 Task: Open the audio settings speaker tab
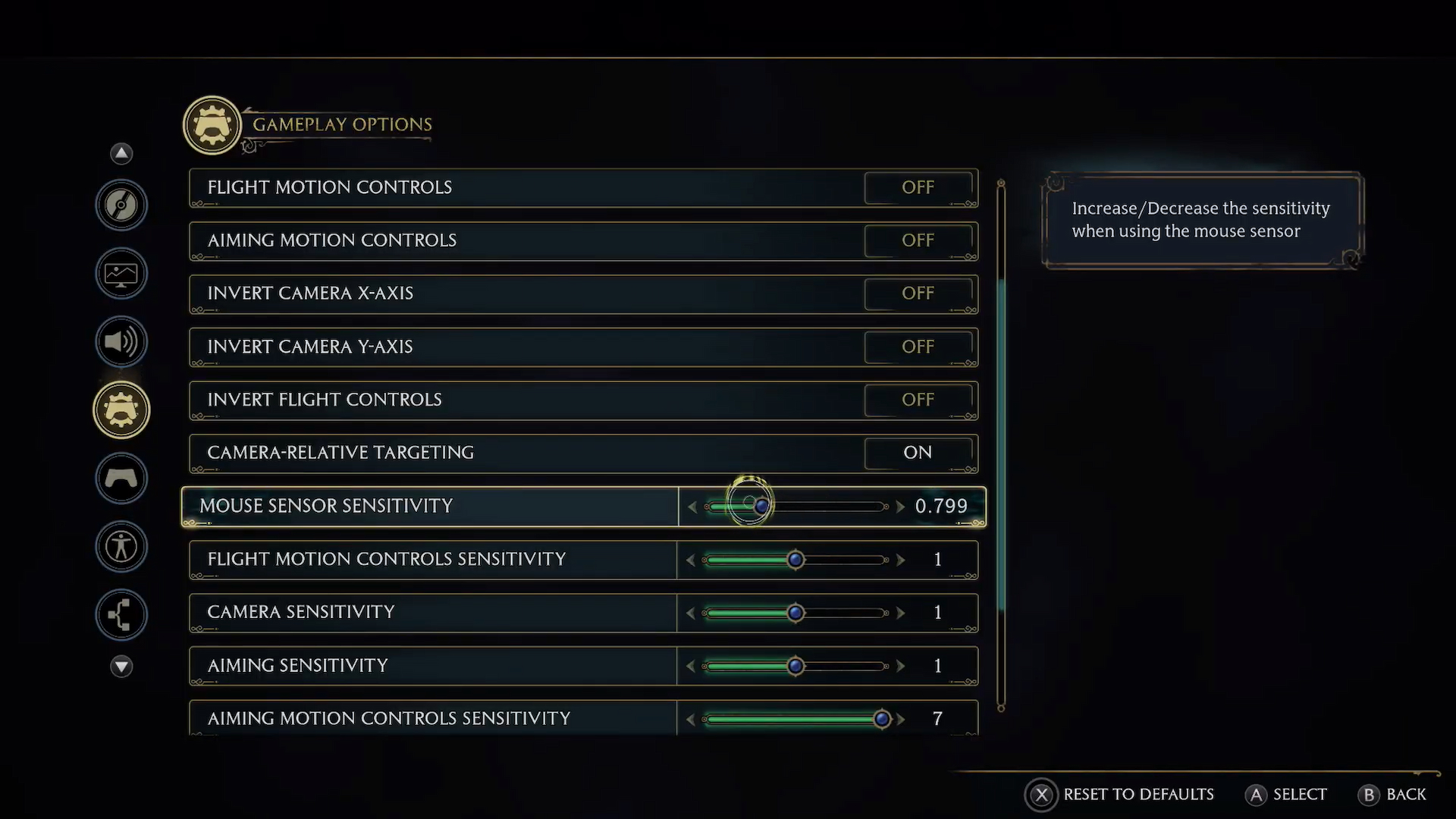pyautogui.click(x=121, y=341)
